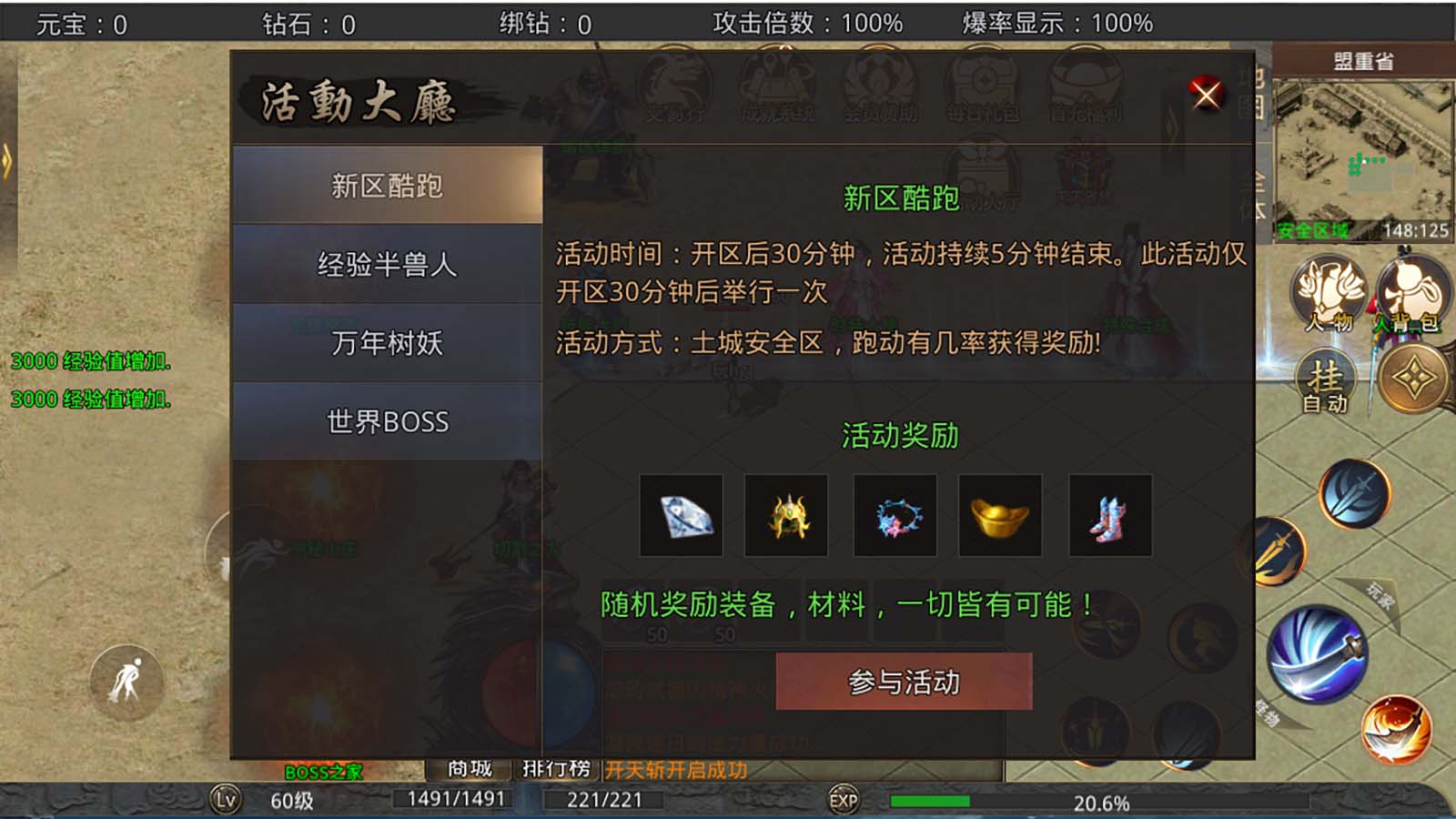Click the diamond reward item icon
Screen dimensions: 1456x819
coord(681,516)
